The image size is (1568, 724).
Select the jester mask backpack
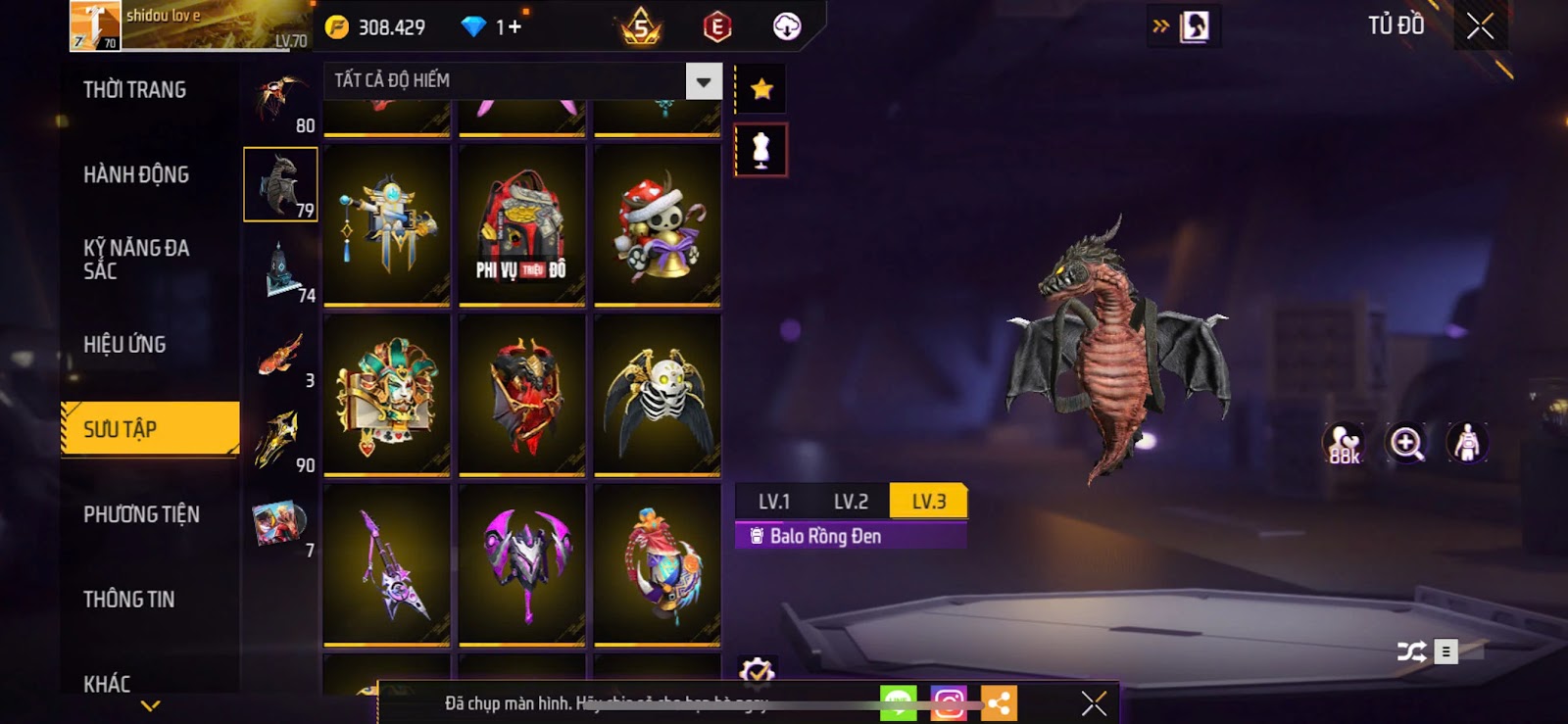(387, 394)
